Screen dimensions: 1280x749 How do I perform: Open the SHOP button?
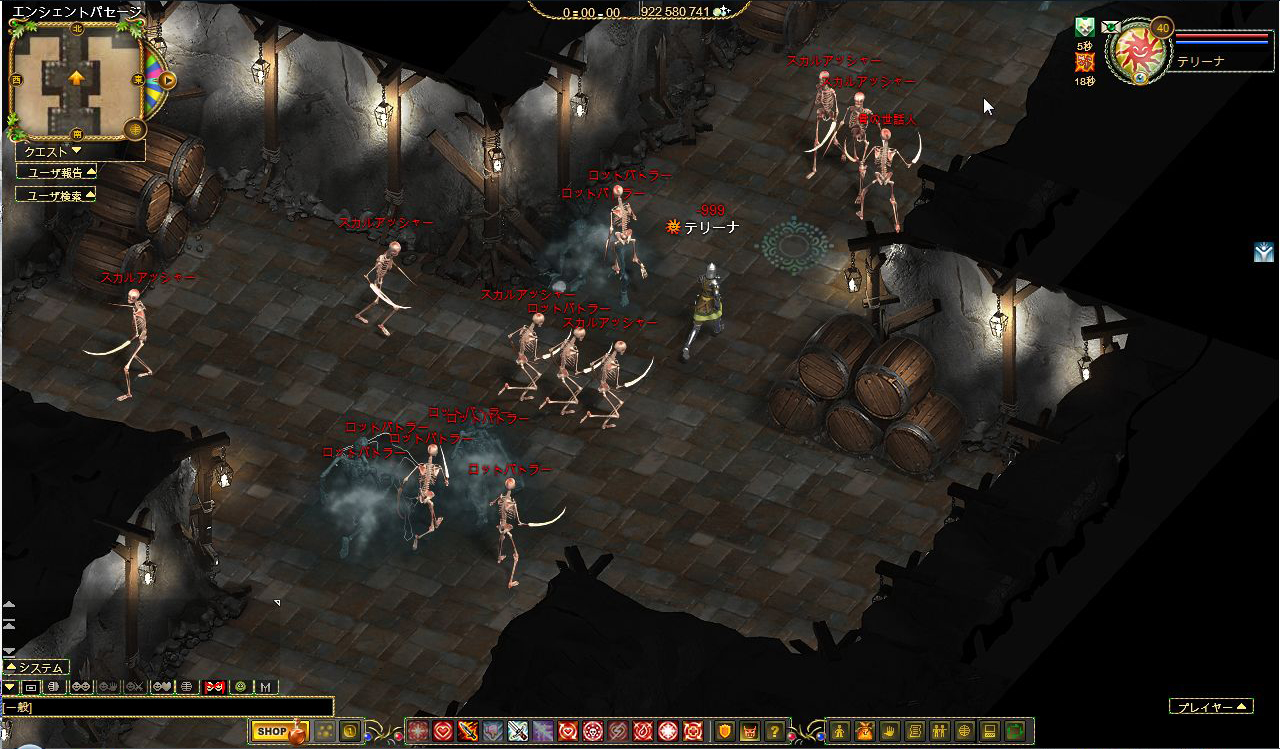coord(271,731)
